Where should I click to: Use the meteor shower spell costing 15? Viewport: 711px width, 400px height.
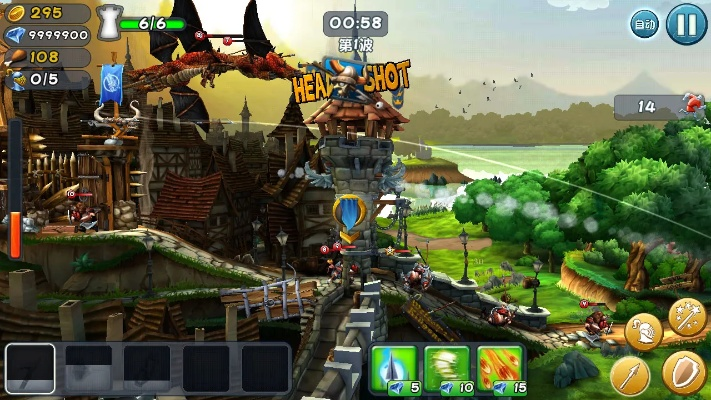coord(499,367)
